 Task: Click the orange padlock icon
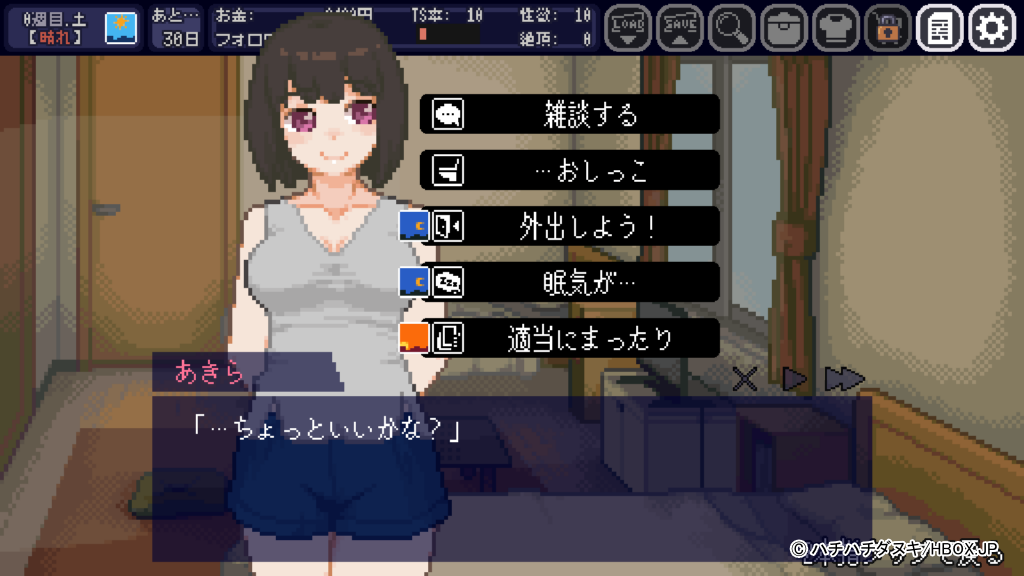[887, 28]
